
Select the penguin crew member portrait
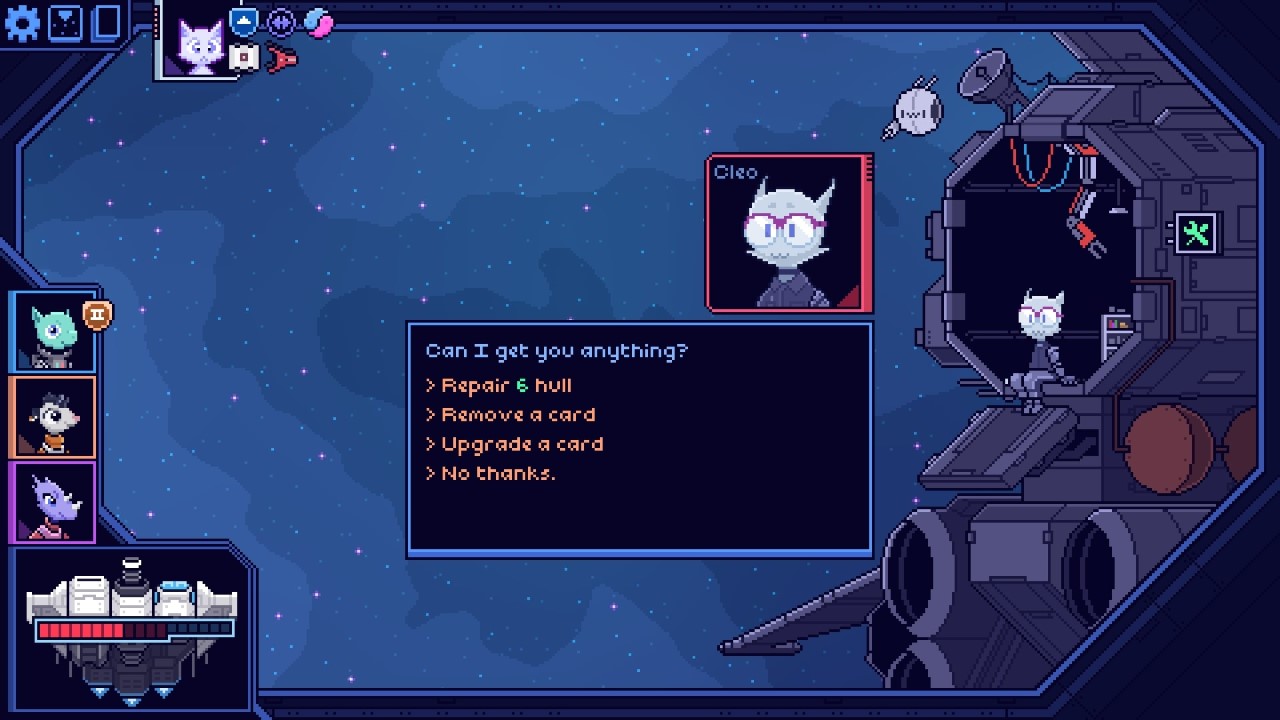click(52, 417)
